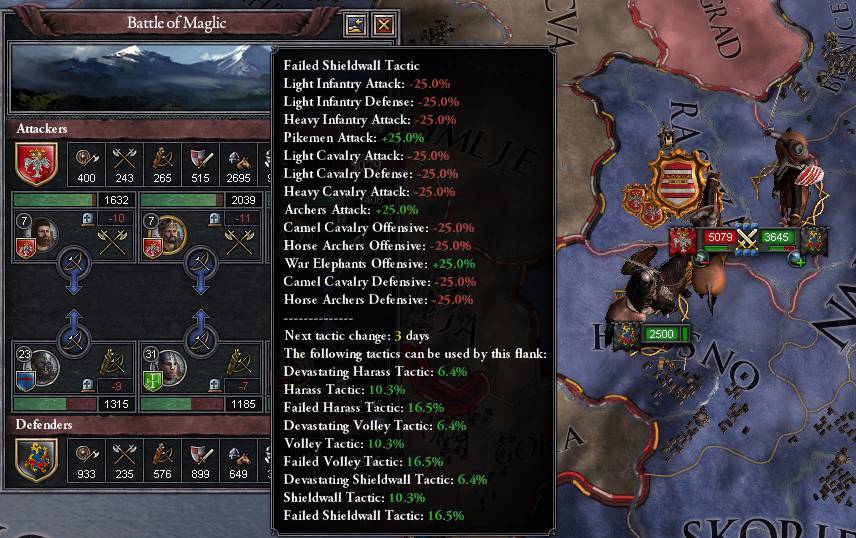This screenshot has height=538, width=856.
Task: Click the defenders' coat of arms shield
Action: tap(37, 461)
